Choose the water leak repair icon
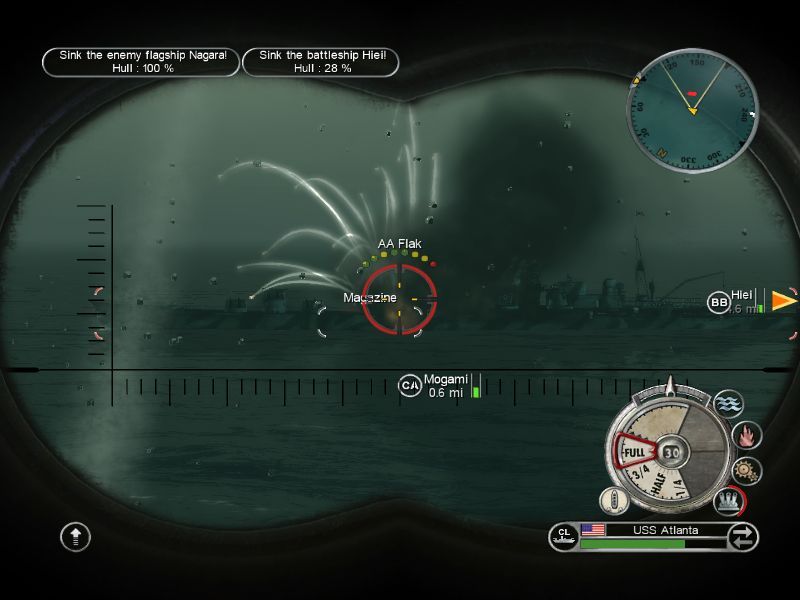800x600 pixels. pyautogui.click(x=729, y=405)
